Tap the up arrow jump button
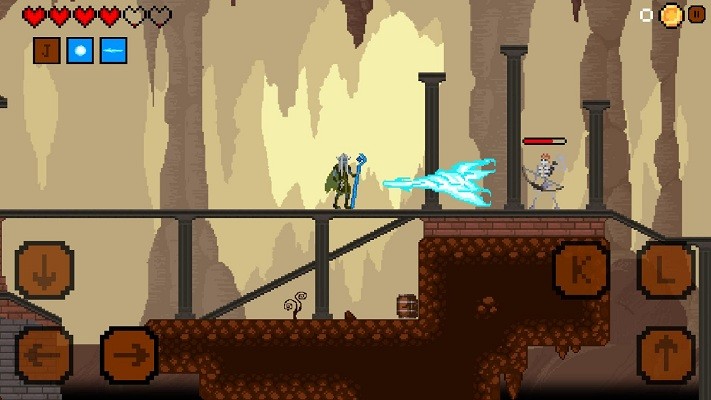This screenshot has width=711, height=400. point(666,355)
